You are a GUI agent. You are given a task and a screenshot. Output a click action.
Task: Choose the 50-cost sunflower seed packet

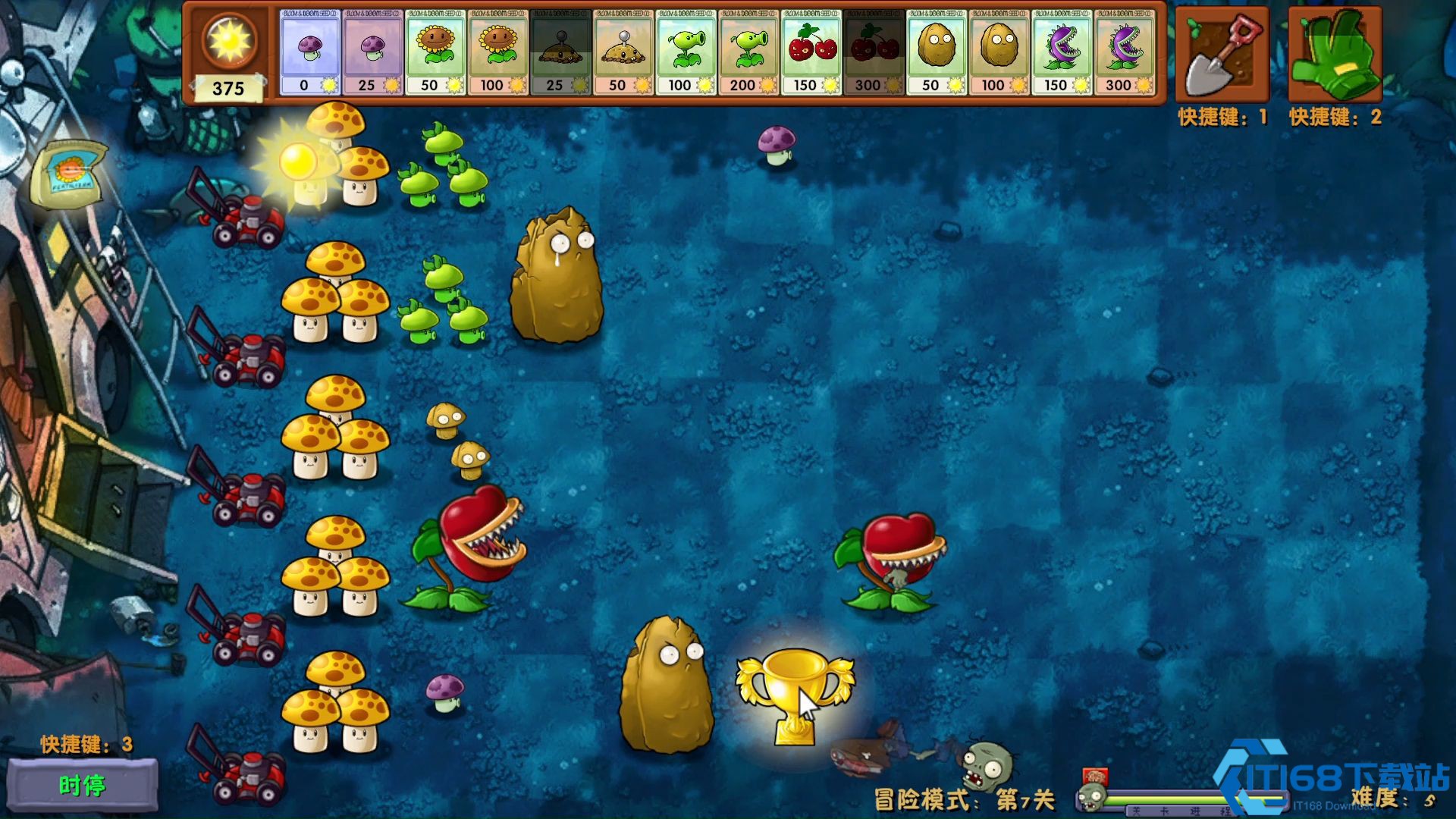tap(435, 52)
